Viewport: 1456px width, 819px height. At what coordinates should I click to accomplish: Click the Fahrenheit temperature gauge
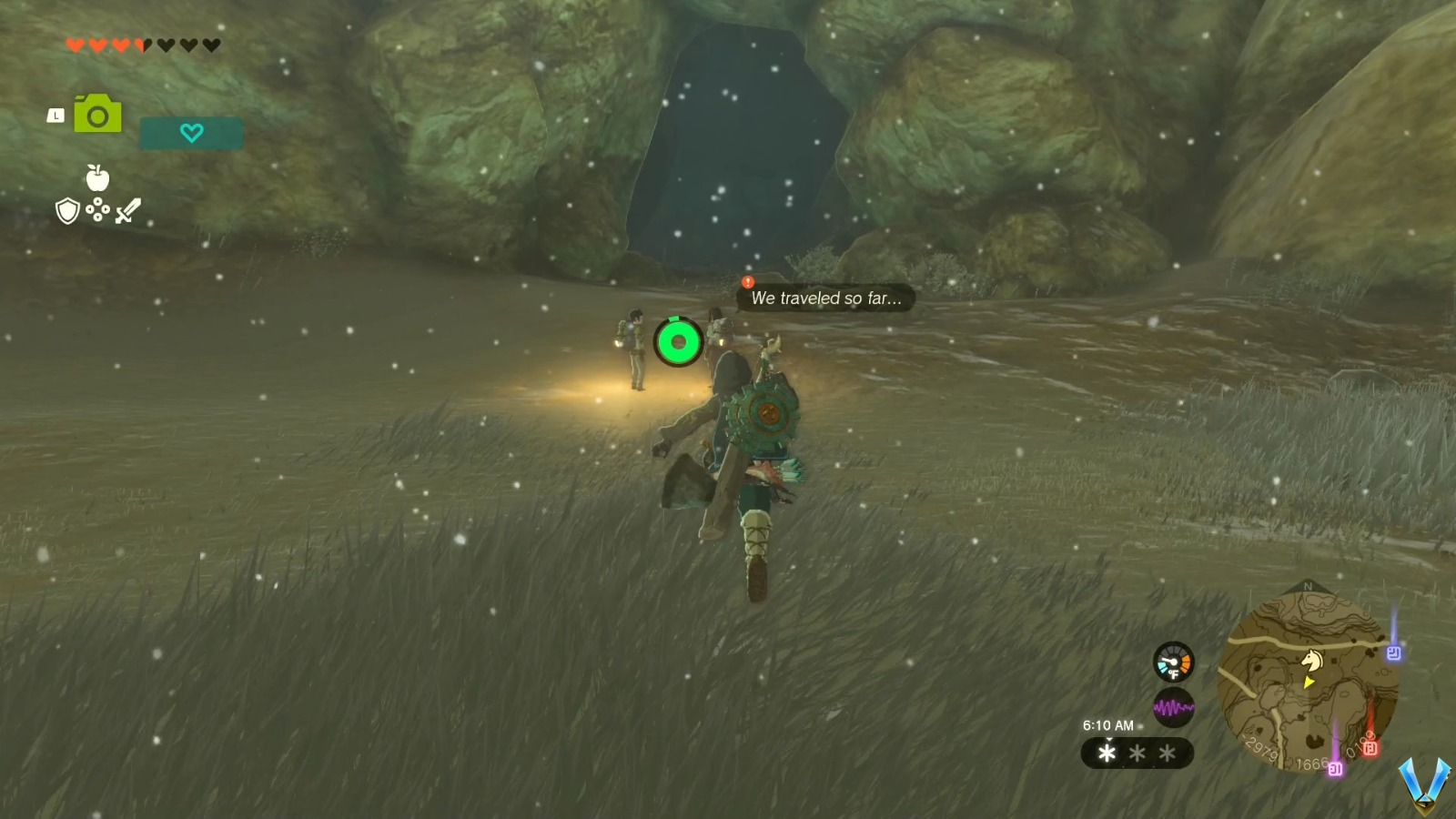[1173, 662]
